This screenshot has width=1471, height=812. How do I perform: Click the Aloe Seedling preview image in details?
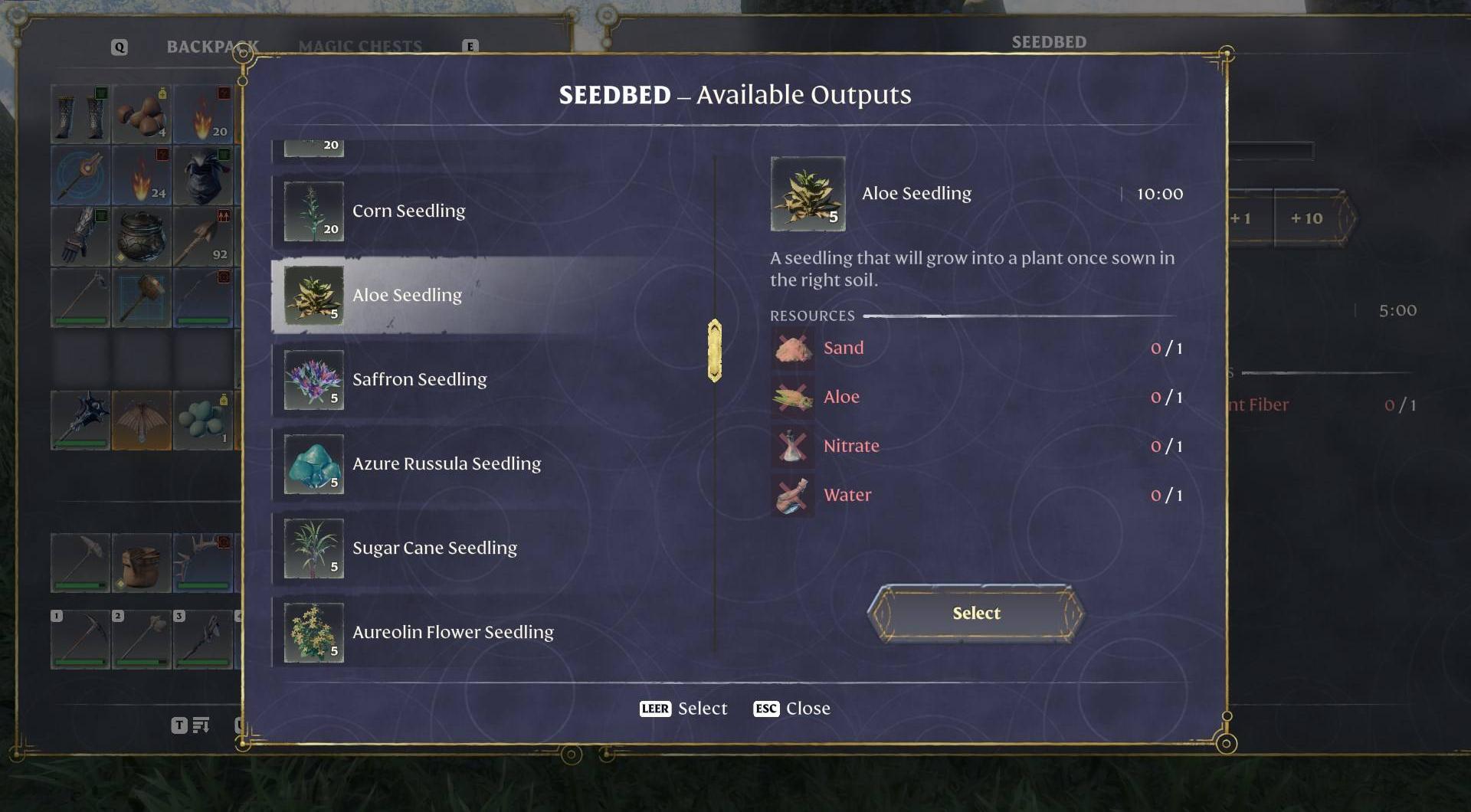[x=807, y=193]
